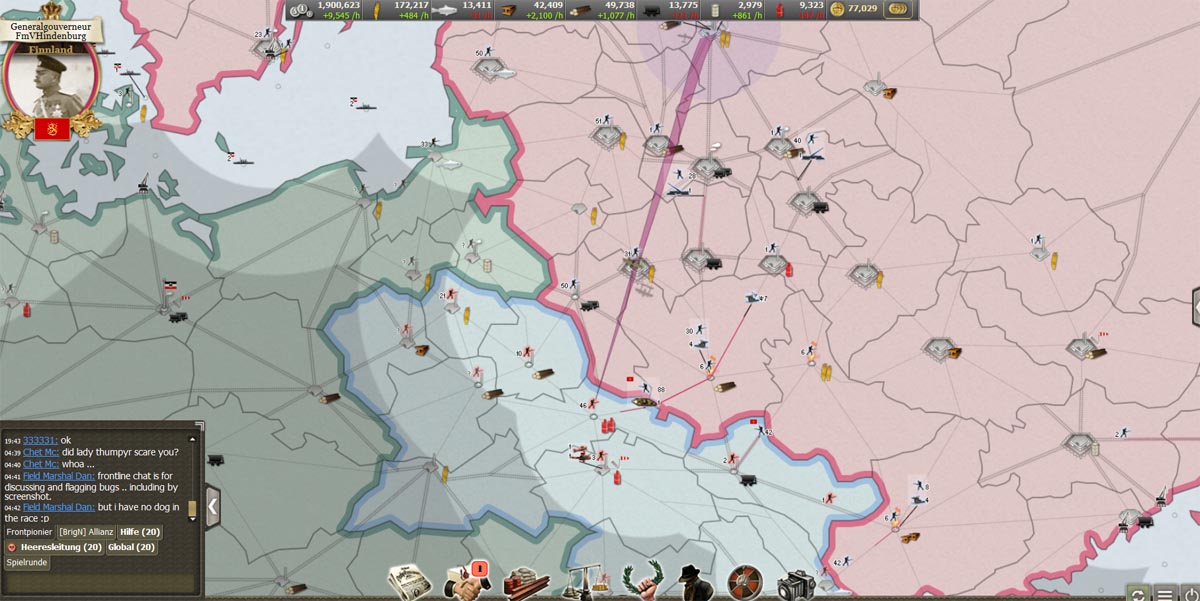
Task: Open Chet Mc's profile link in chat
Action: point(41,452)
